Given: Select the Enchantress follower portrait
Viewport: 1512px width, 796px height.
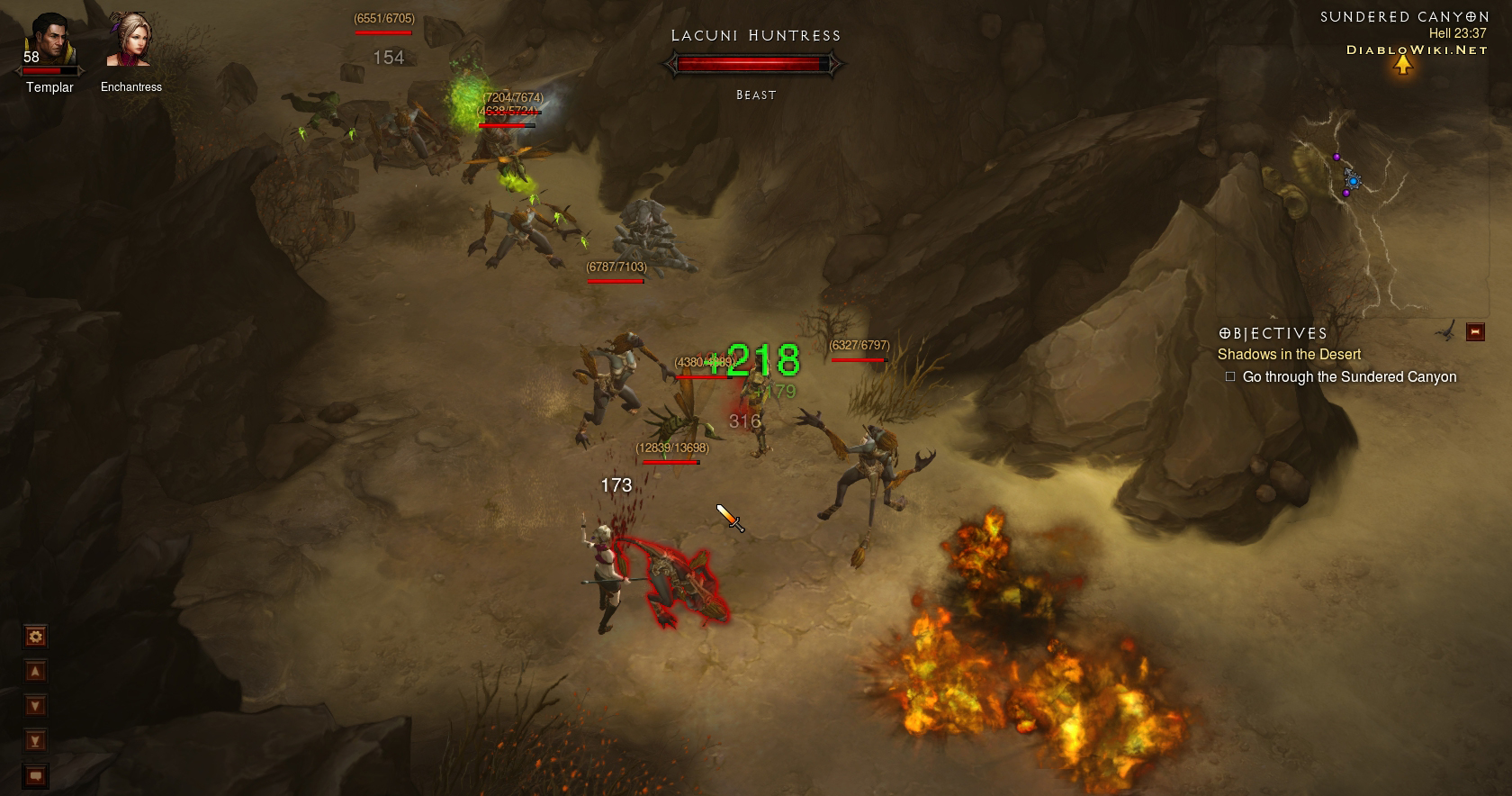Looking at the screenshot, I should pos(129,41).
